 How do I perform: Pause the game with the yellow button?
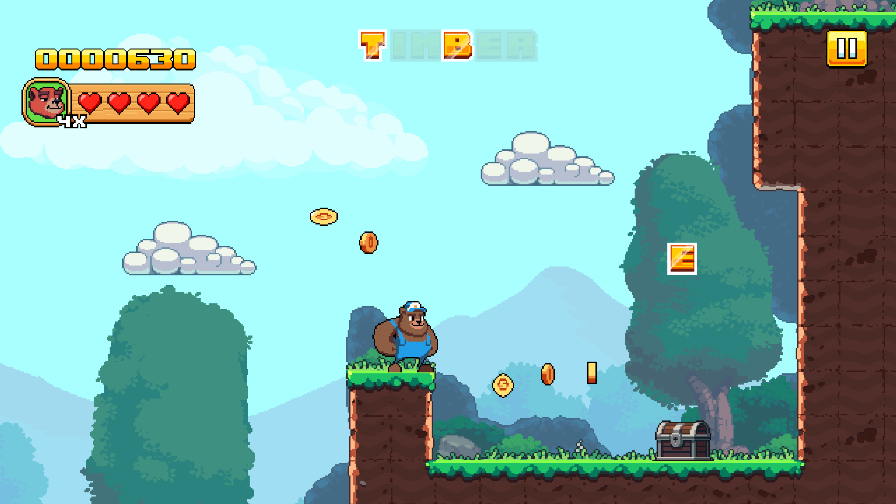pos(846,48)
